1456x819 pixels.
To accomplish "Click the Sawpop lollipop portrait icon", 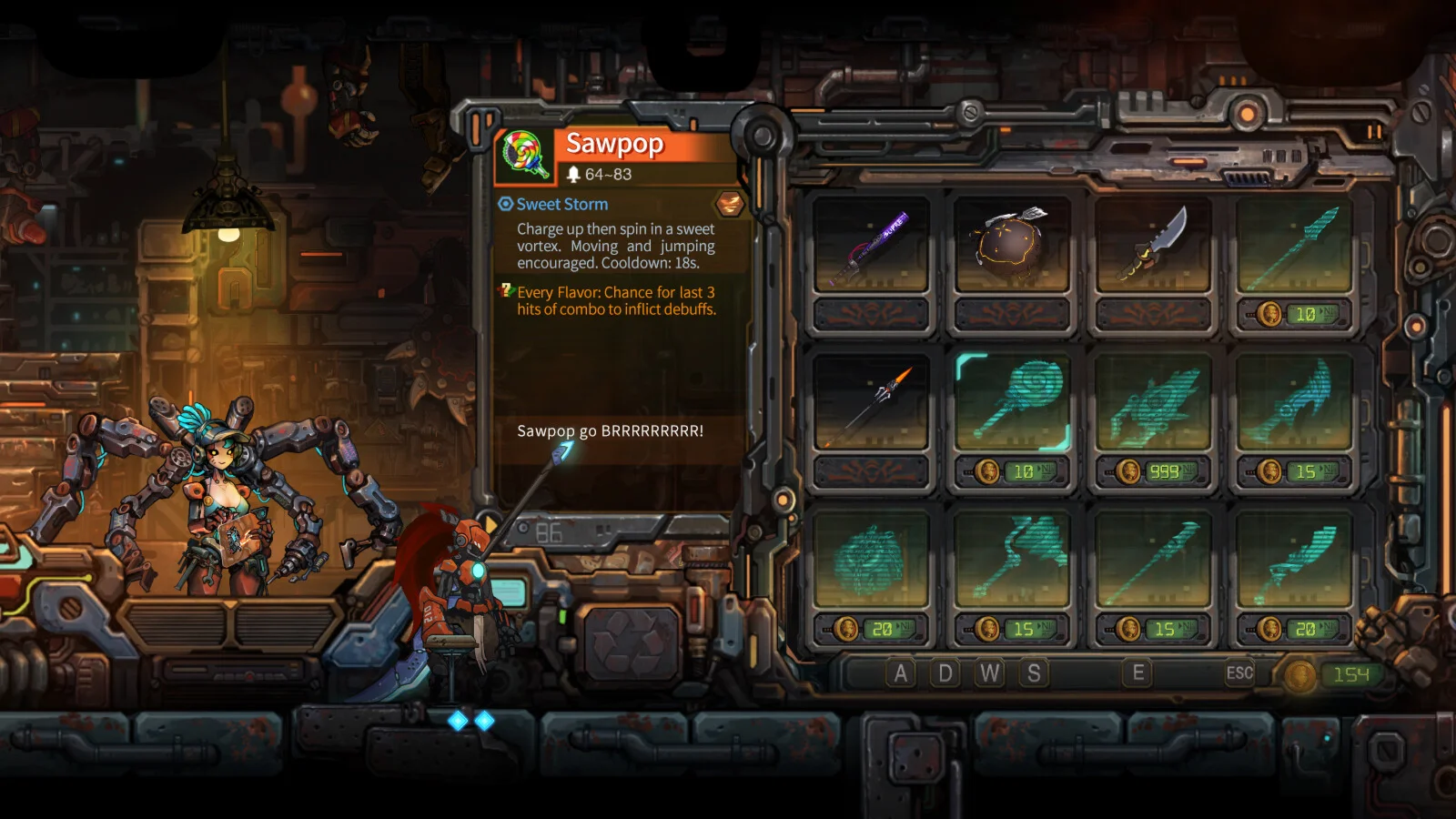I will [x=525, y=154].
